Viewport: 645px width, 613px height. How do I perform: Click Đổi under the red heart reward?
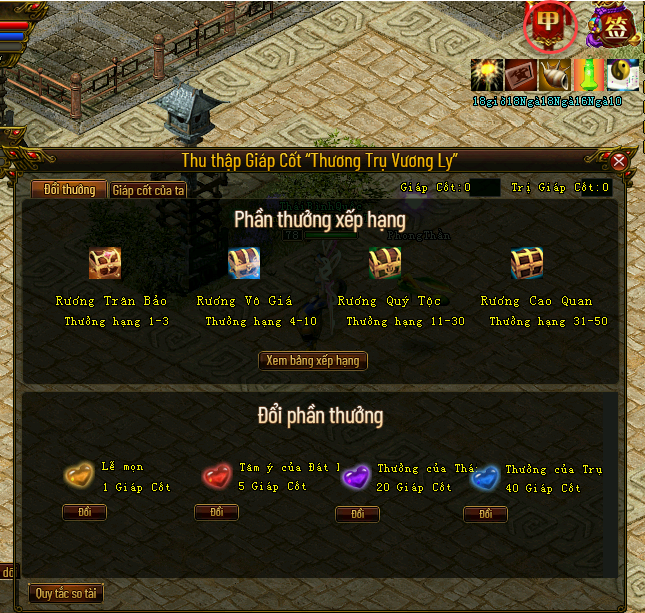216,512
